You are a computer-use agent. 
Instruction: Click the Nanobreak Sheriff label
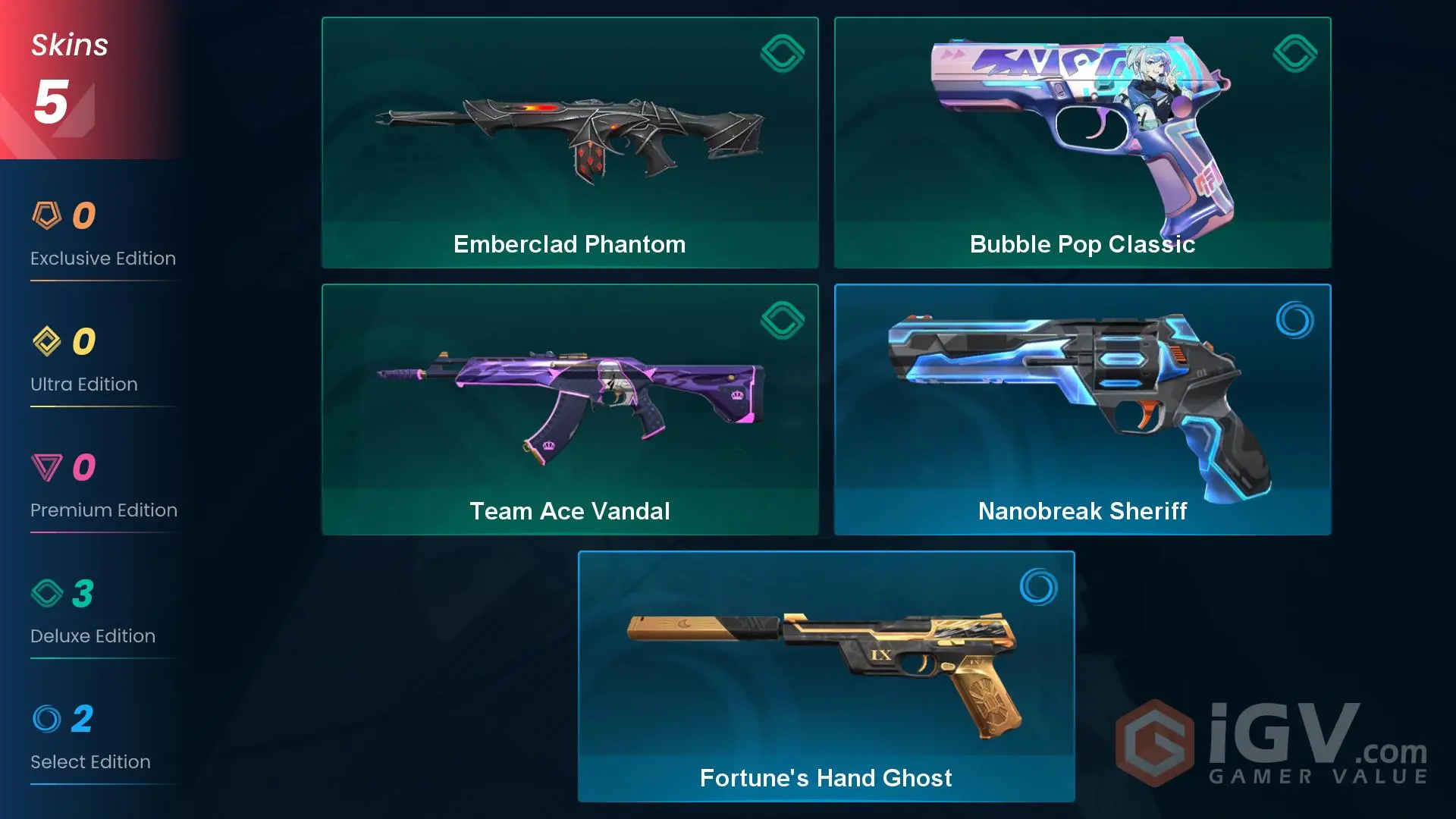pyautogui.click(x=1082, y=511)
